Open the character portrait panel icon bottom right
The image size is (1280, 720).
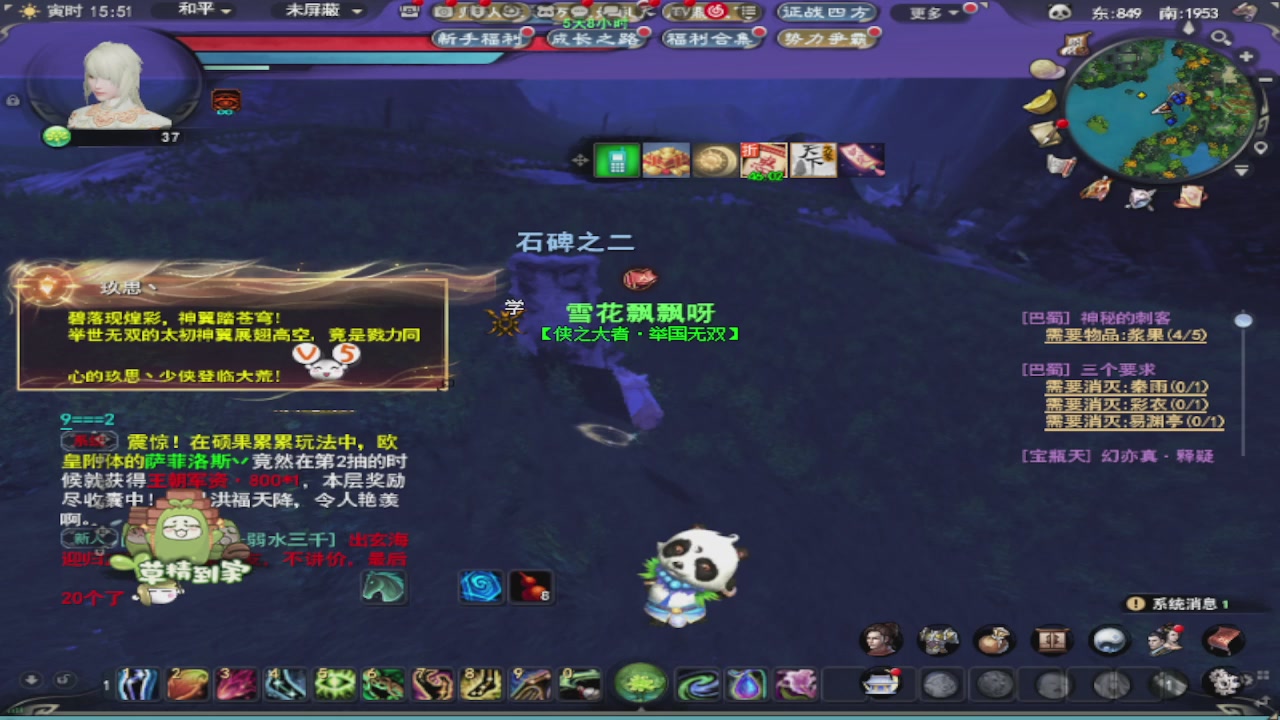point(880,640)
